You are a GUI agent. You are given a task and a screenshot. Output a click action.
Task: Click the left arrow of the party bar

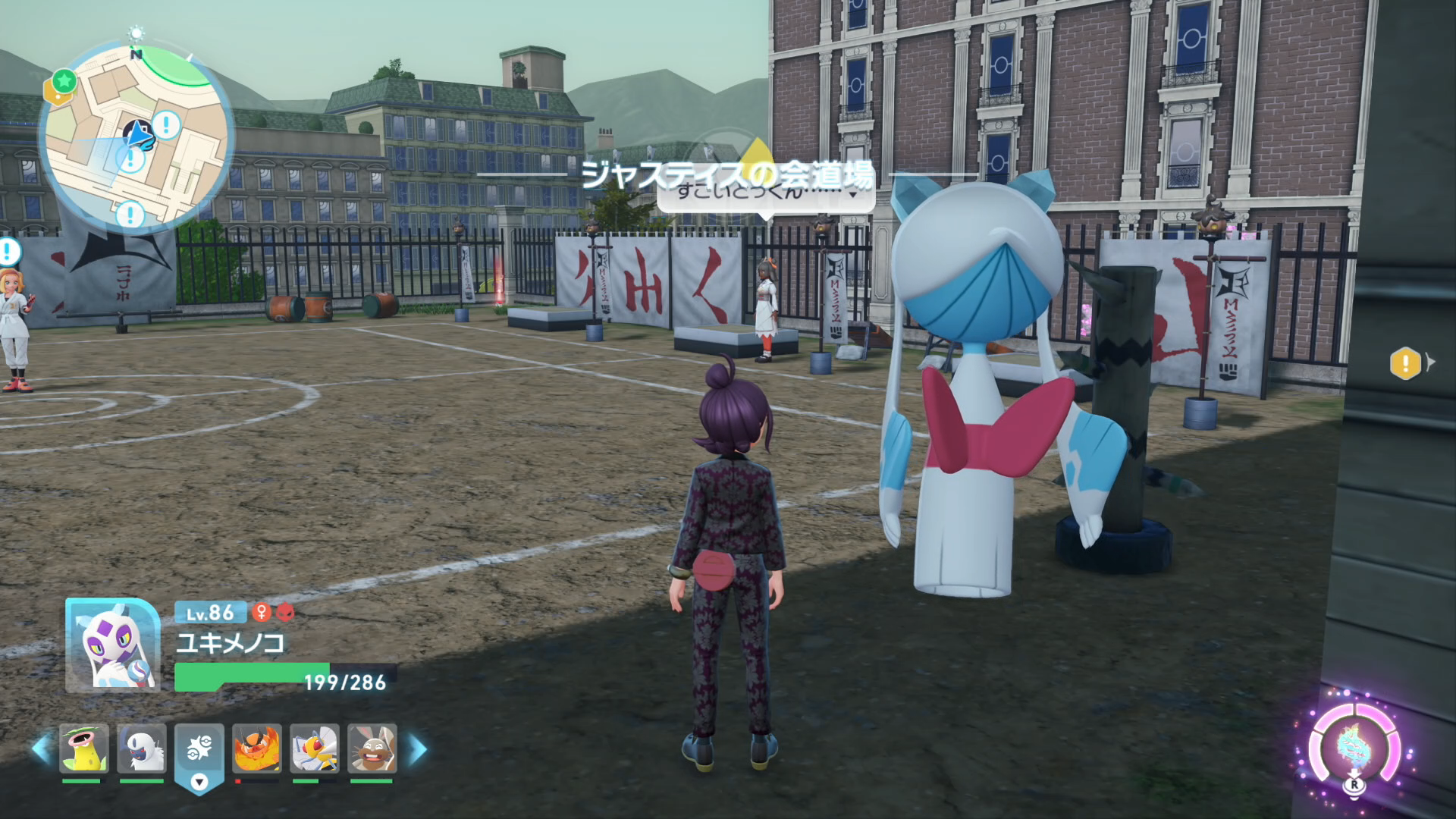pyautogui.click(x=40, y=749)
